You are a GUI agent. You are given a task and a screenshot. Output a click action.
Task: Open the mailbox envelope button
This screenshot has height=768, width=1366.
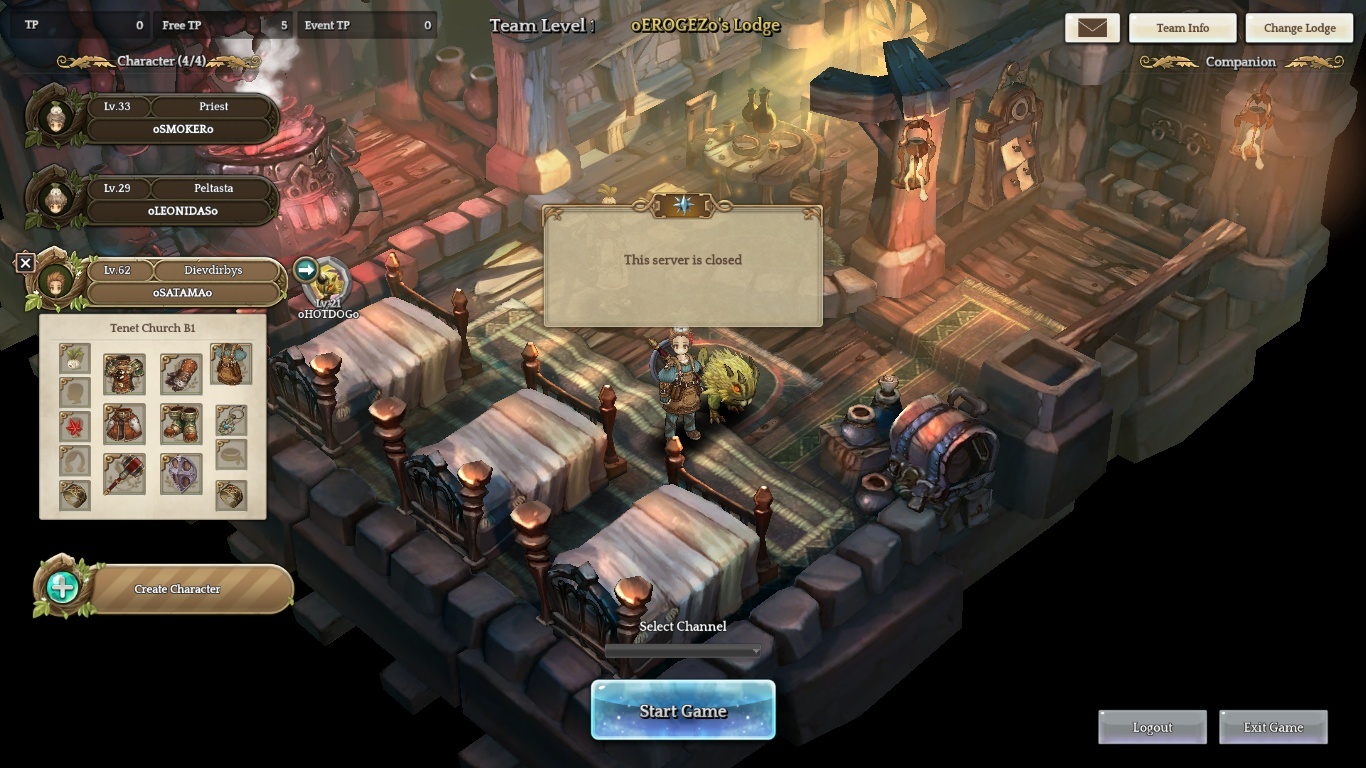pyautogui.click(x=1092, y=28)
